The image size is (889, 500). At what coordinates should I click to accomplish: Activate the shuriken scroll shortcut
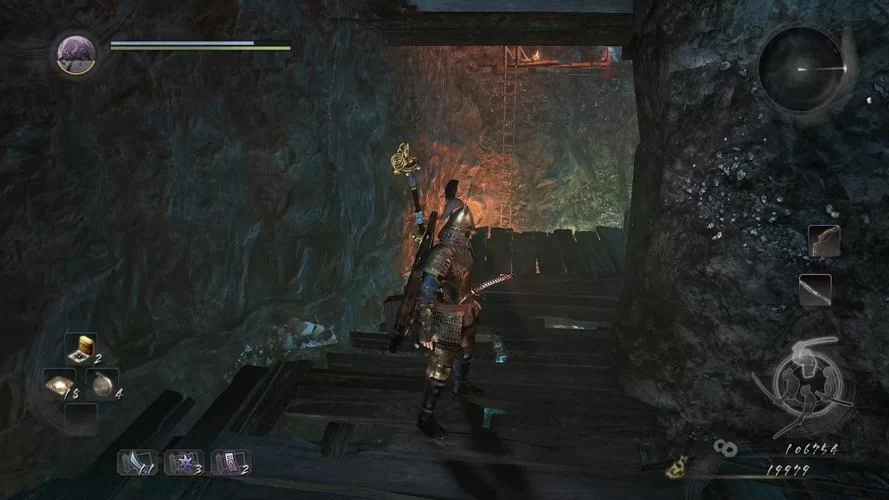pyautogui.click(x=183, y=462)
